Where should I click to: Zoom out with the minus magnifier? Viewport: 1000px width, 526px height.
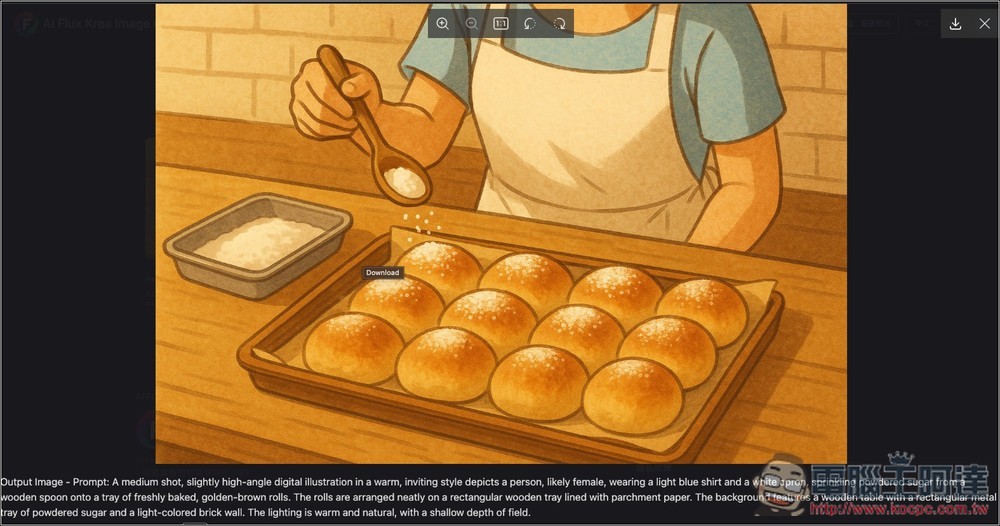click(x=471, y=23)
